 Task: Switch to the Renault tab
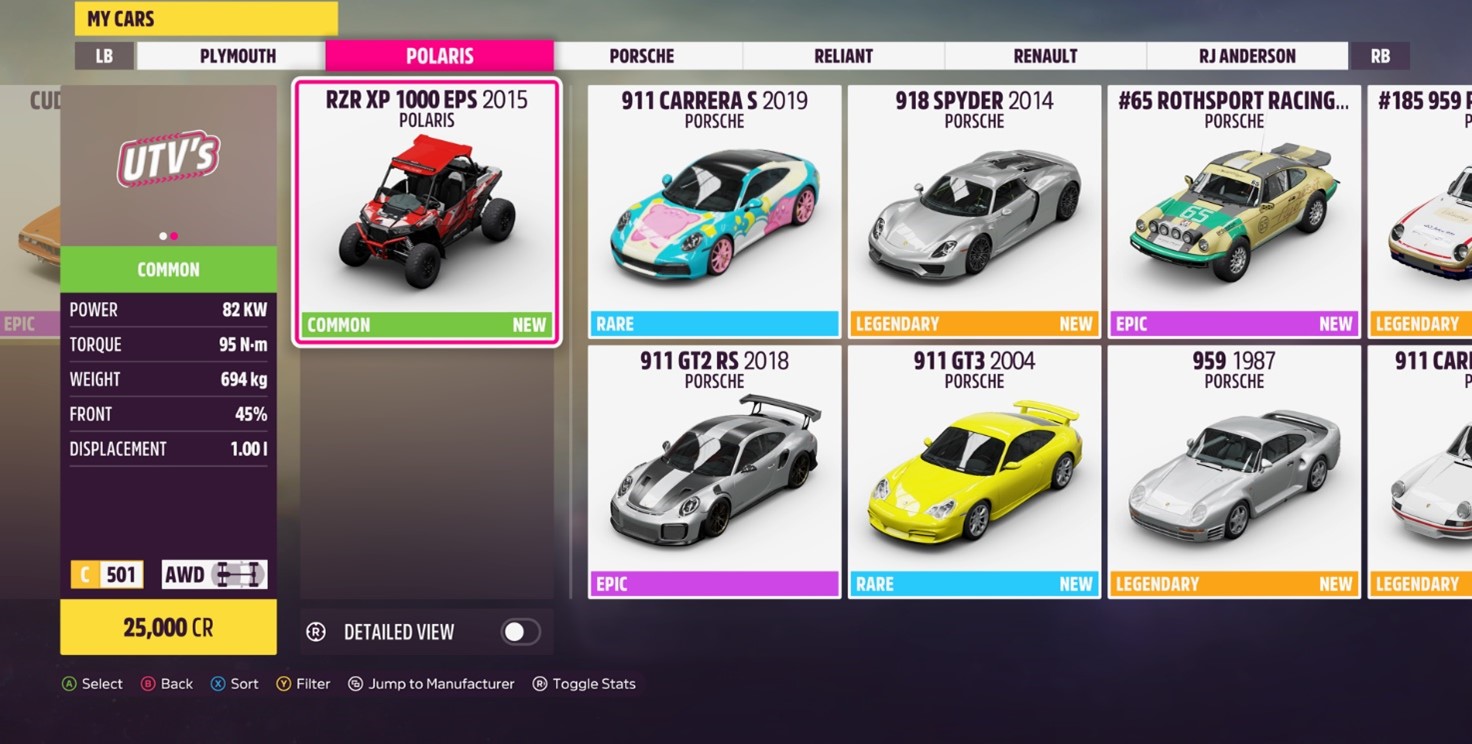[1045, 56]
